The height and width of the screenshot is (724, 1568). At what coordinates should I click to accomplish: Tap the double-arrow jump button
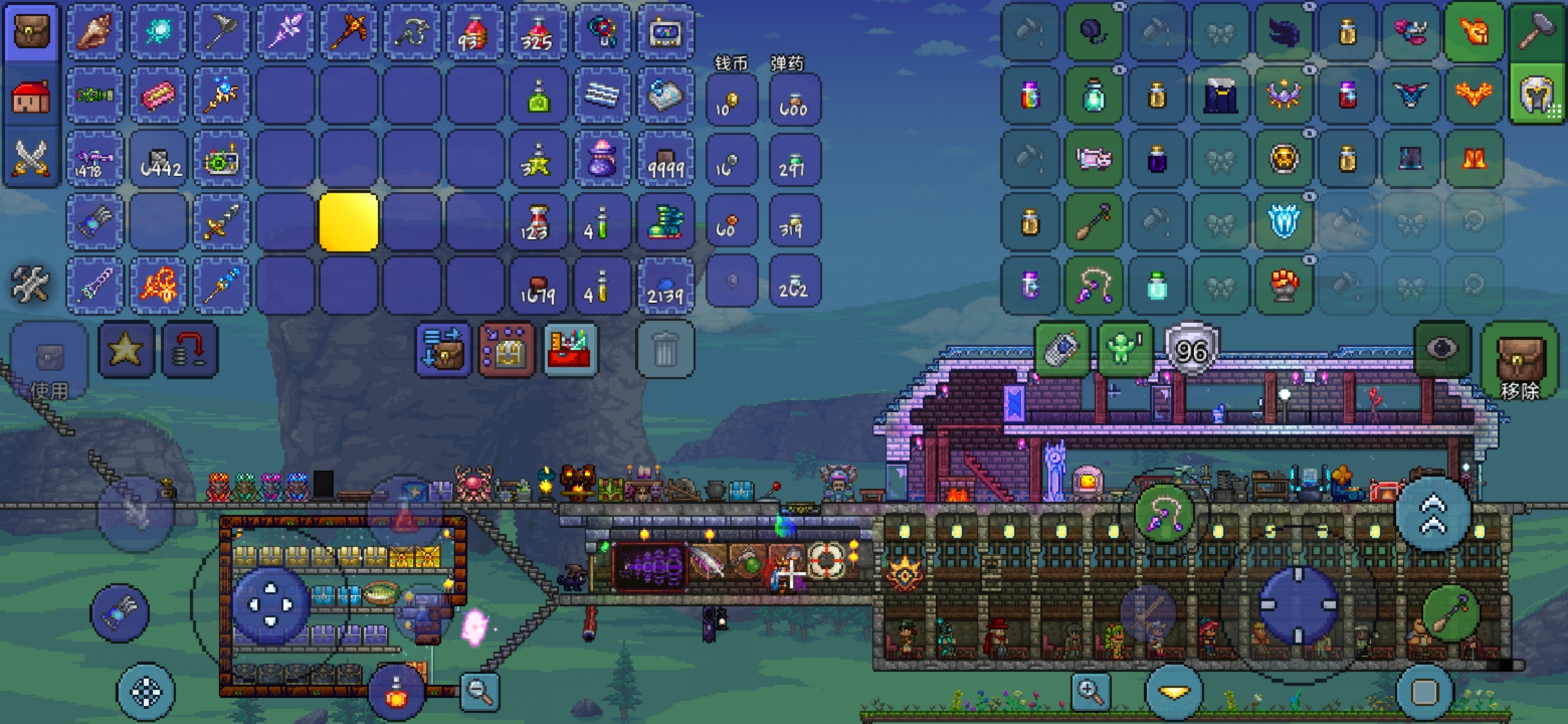(1433, 514)
